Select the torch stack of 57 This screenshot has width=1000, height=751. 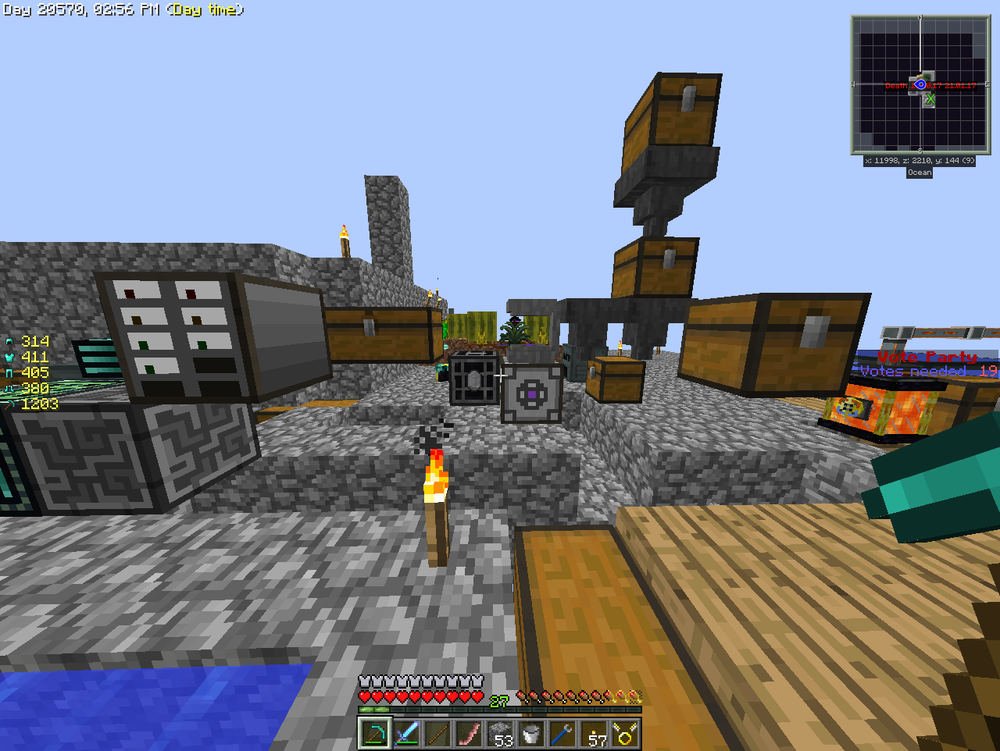[x=596, y=733]
